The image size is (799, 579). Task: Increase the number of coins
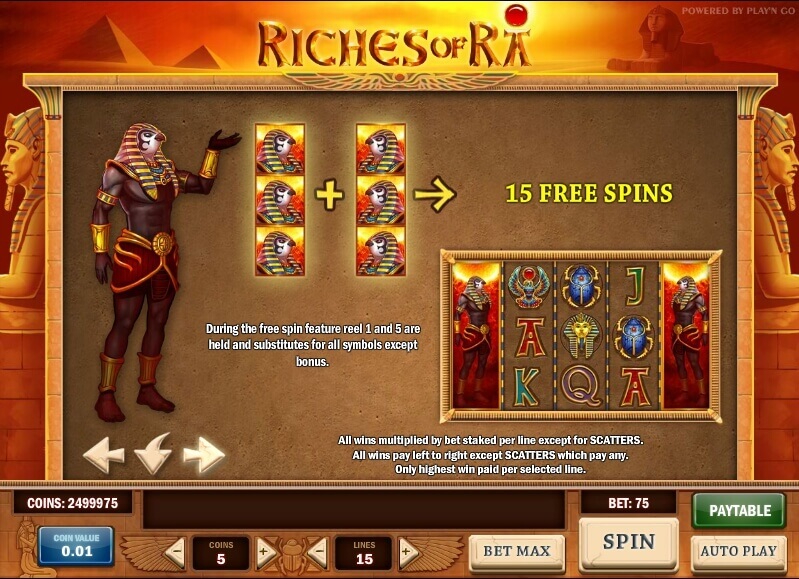click(263, 551)
